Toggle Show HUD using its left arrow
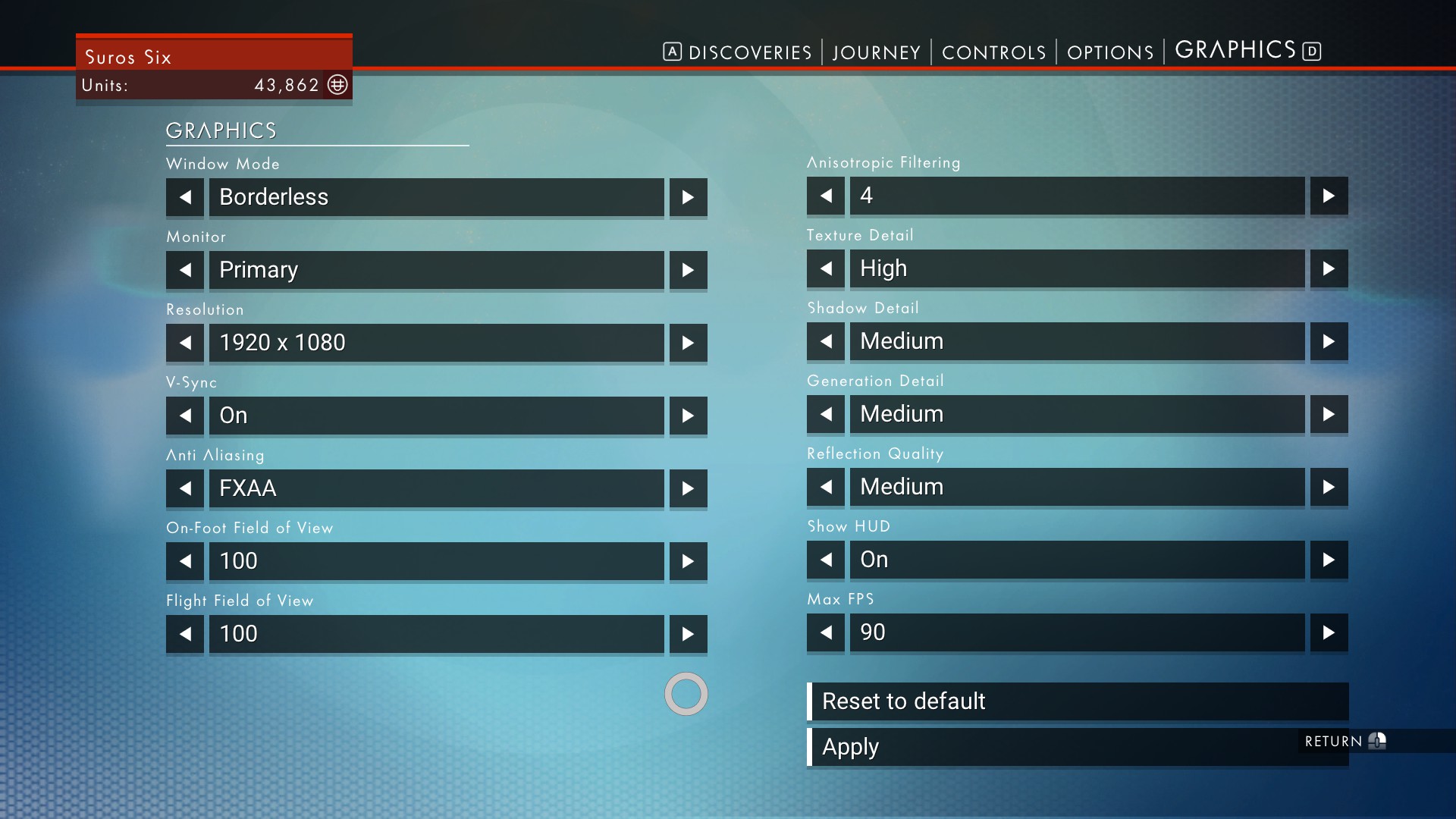Screen dimensions: 1456x819 point(826,560)
